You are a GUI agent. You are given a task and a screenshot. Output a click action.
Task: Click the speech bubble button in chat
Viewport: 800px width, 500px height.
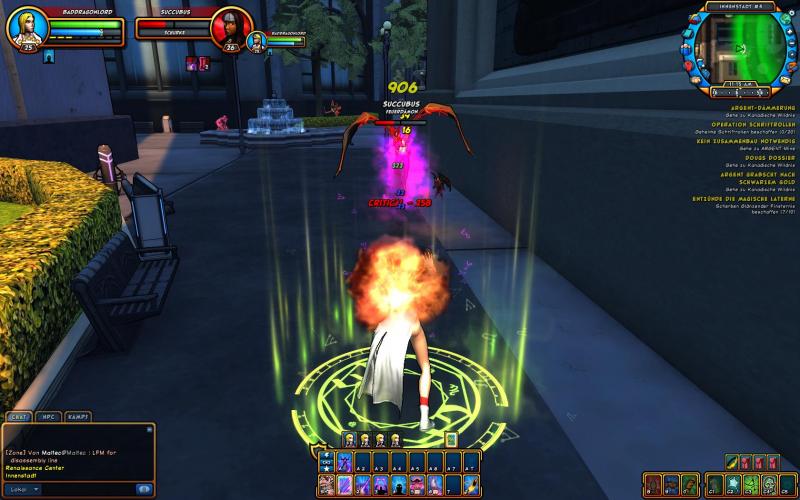click(143, 489)
